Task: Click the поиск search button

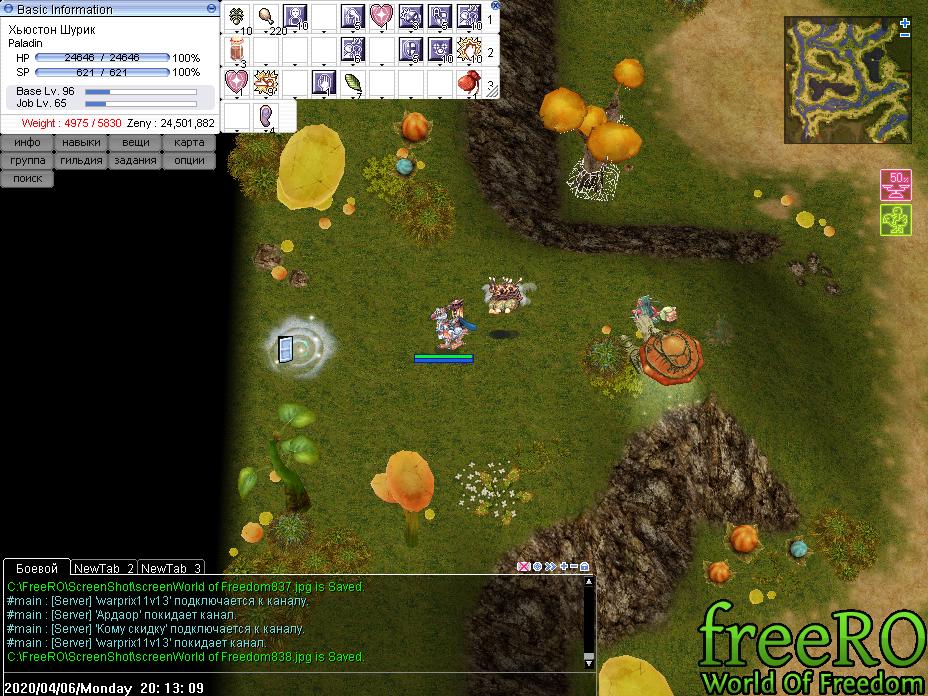Action: click(x=27, y=179)
